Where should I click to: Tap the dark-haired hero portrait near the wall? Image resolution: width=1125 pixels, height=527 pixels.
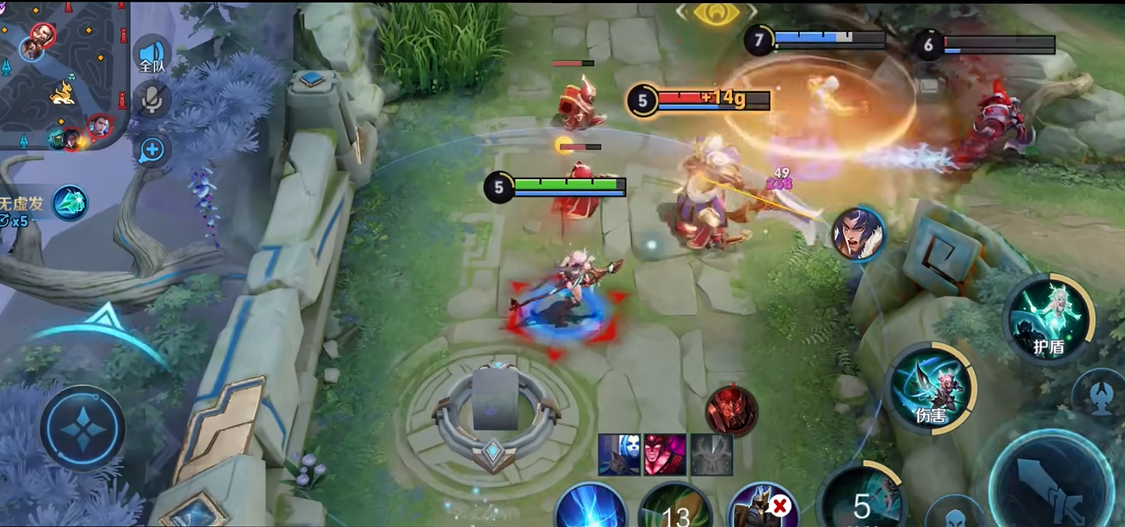tap(858, 234)
